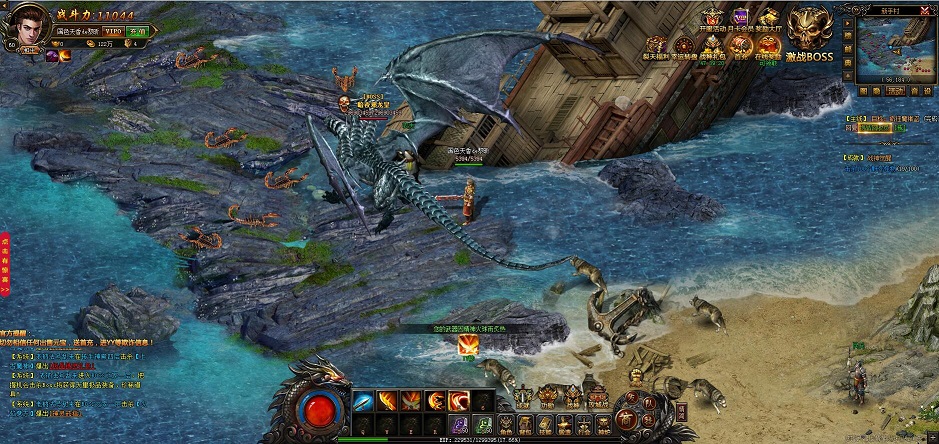Click the fire skill notification icon
This screenshot has width=939, height=444.
(x=467, y=345)
